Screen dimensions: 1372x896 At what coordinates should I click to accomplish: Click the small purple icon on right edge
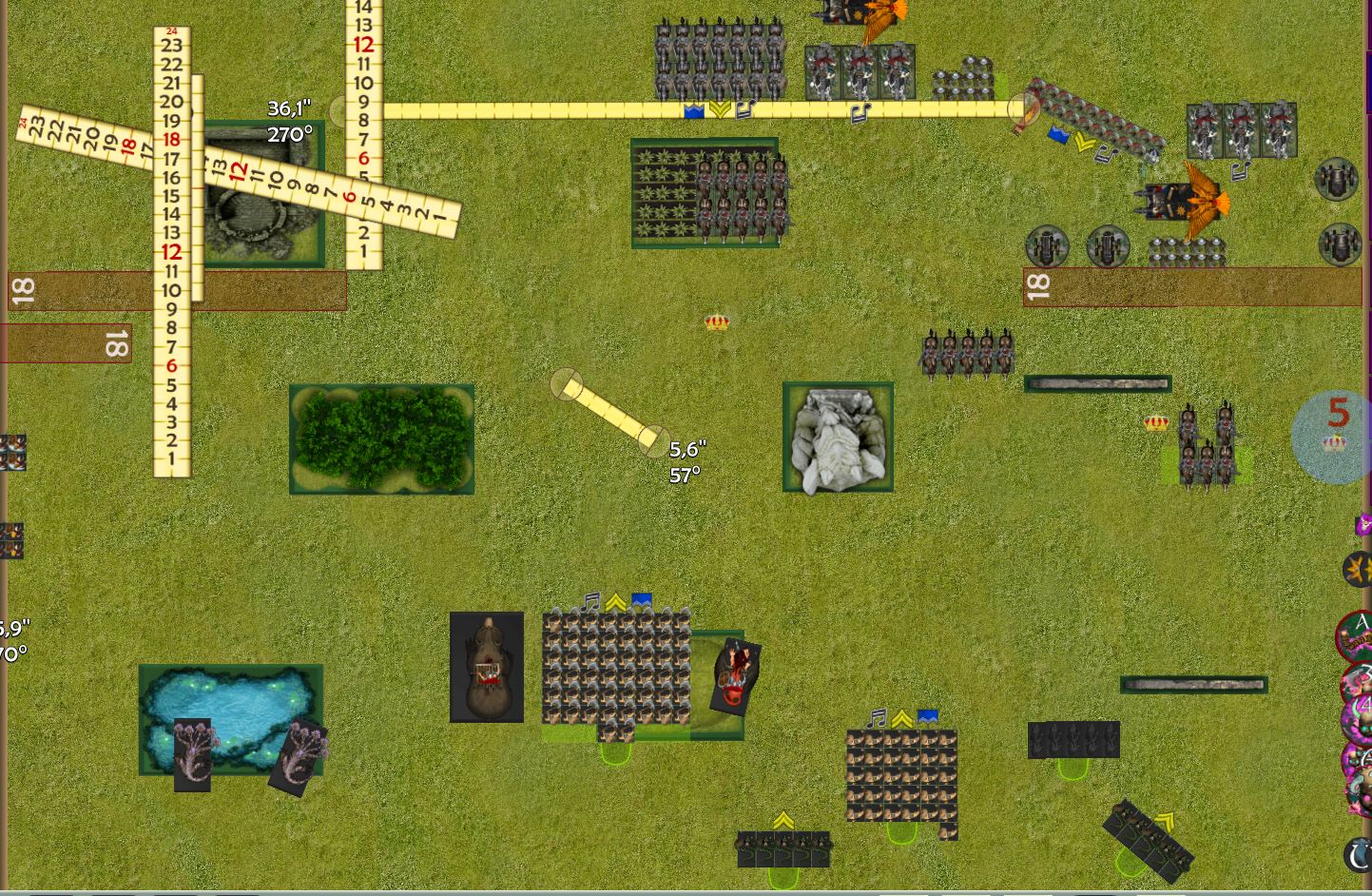[x=1363, y=524]
